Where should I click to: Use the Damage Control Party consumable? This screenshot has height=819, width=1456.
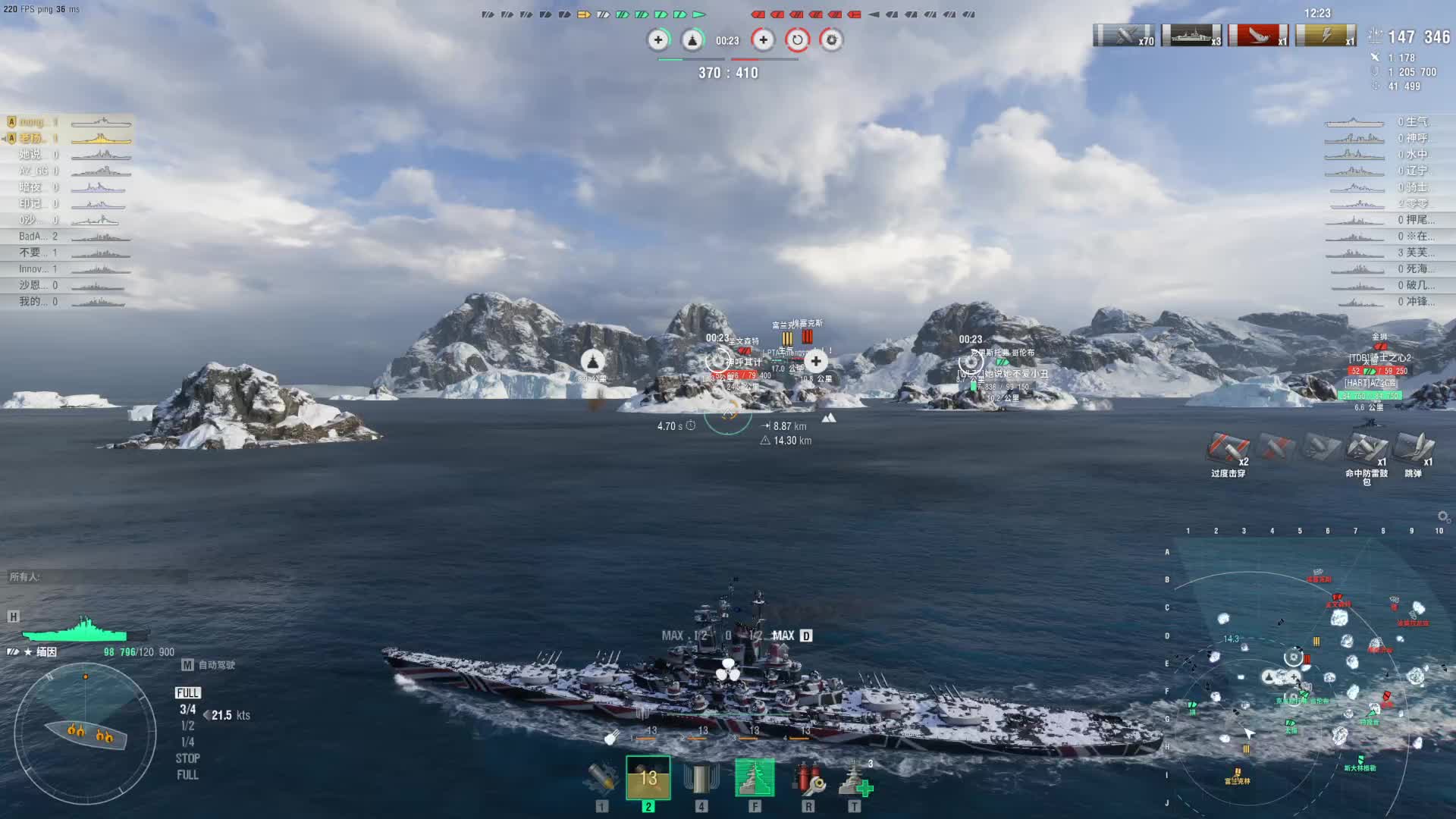808,778
